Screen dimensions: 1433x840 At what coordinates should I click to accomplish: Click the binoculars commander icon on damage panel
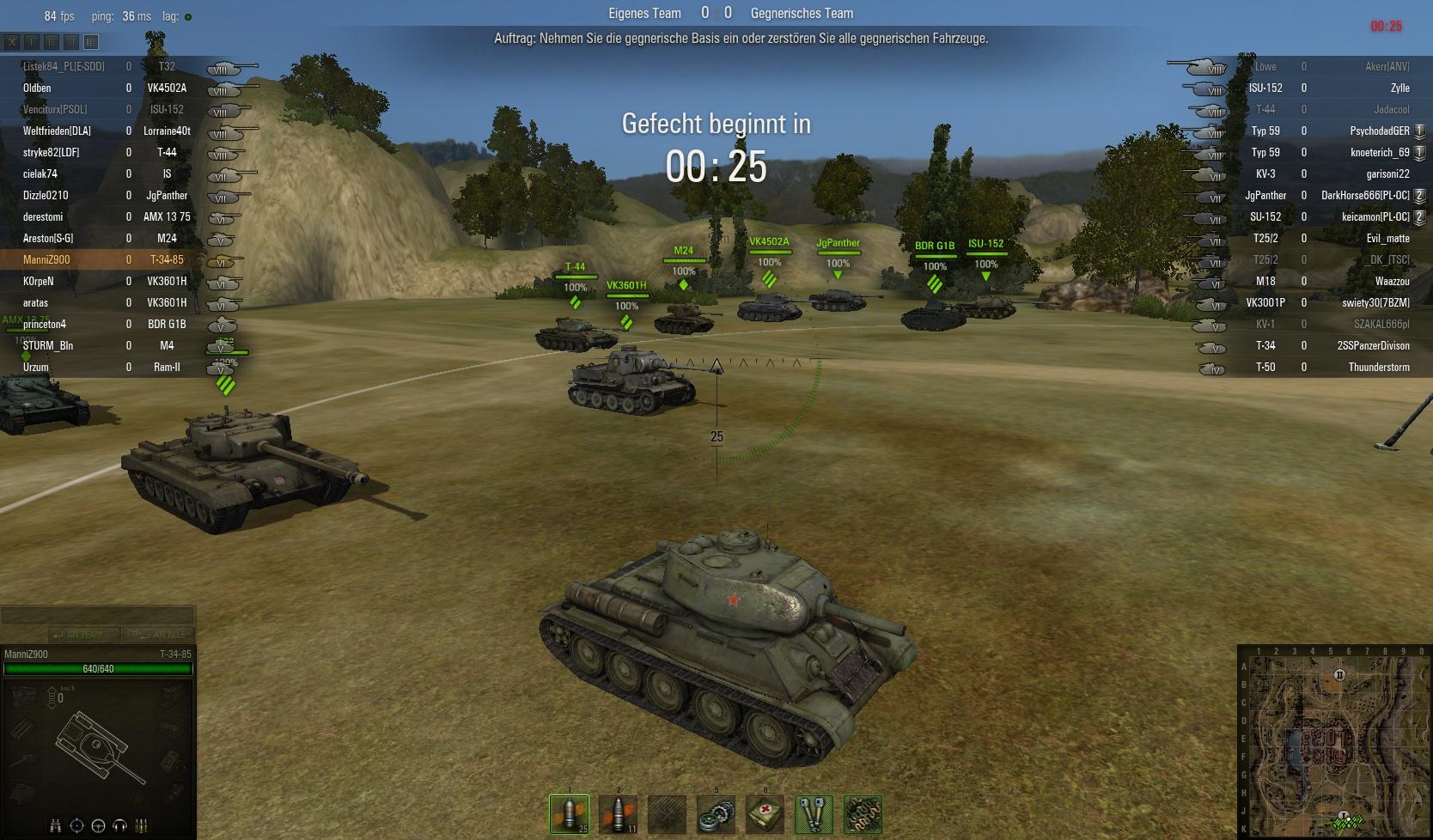[x=57, y=825]
